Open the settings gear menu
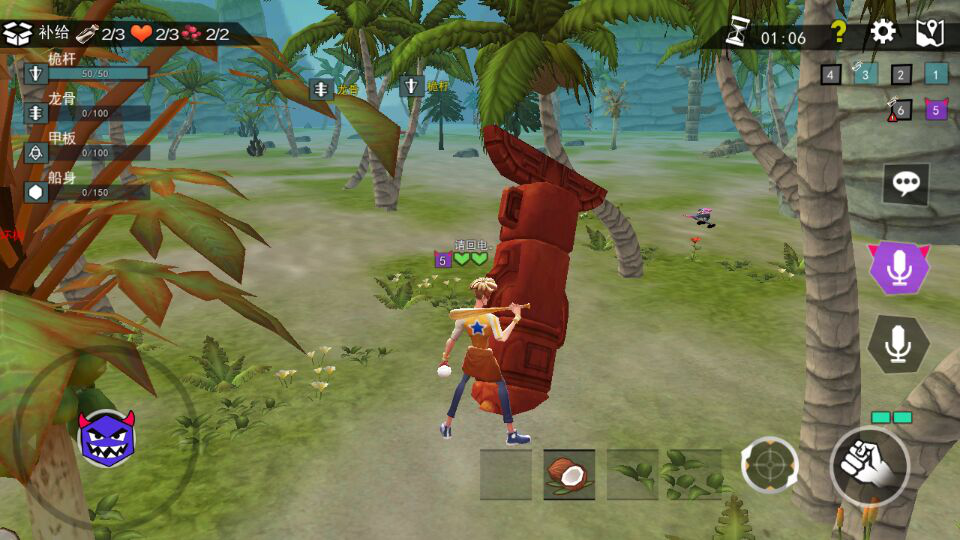Viewport: 960px width, 540px height. [883, 32]
